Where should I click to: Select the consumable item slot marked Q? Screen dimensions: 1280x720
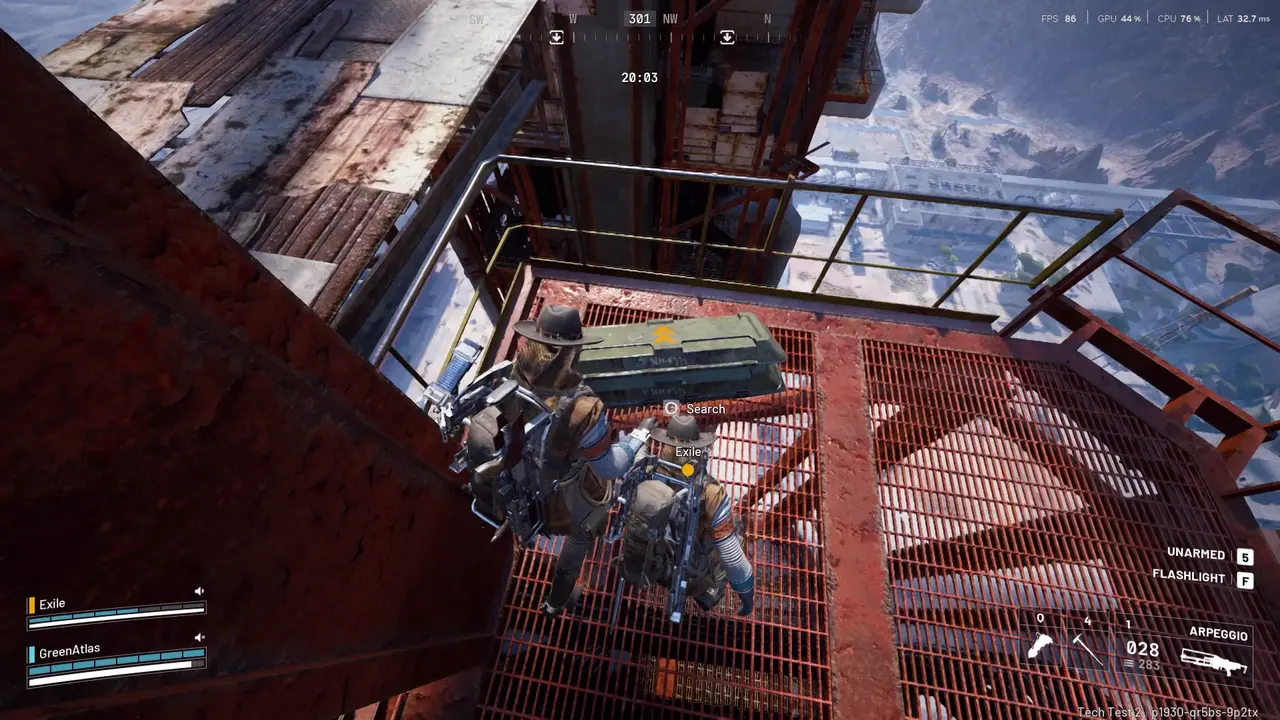[1041, 647]
